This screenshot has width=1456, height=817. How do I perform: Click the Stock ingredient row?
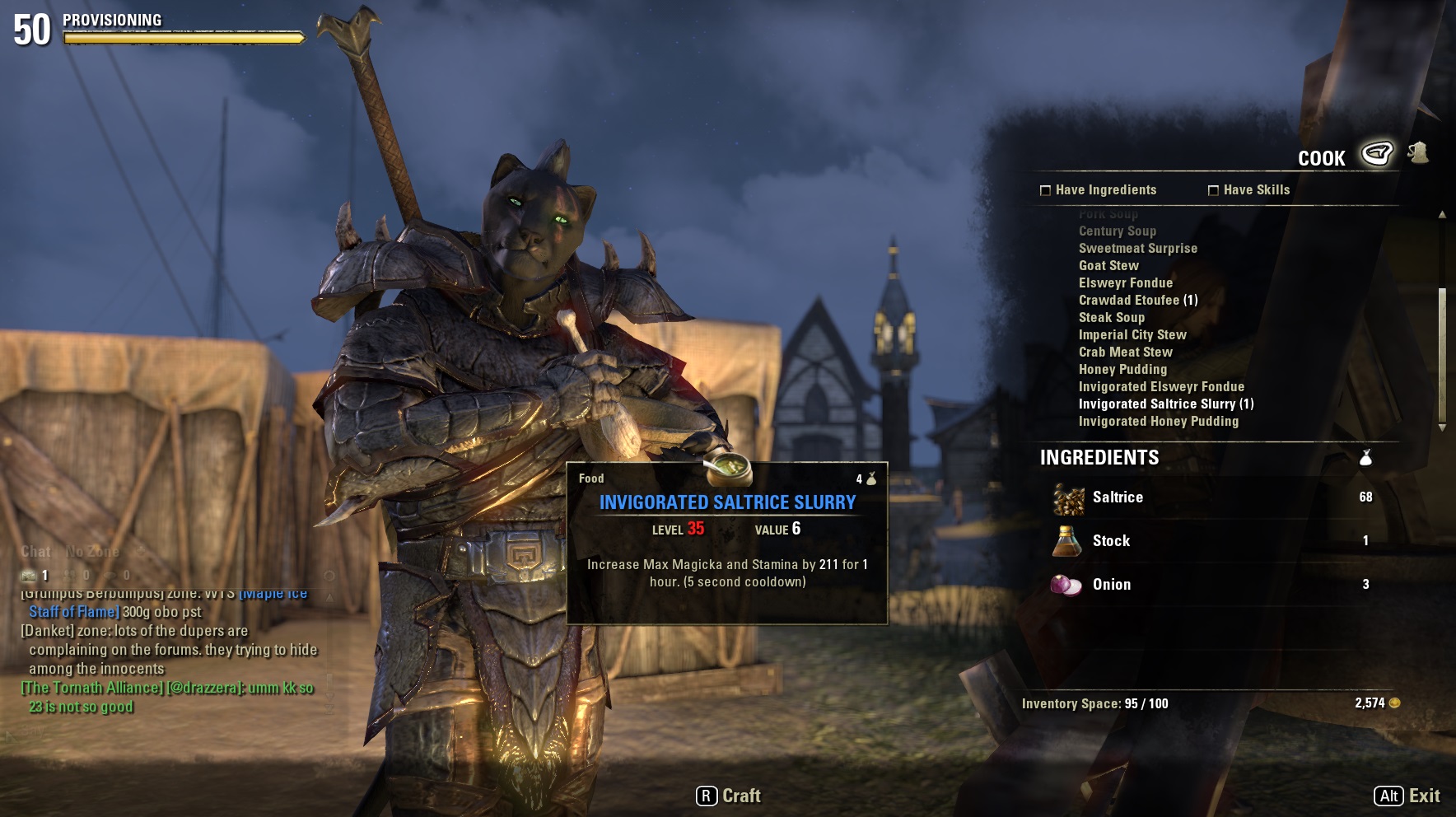pyautogui.click(x=1211, y=541)
